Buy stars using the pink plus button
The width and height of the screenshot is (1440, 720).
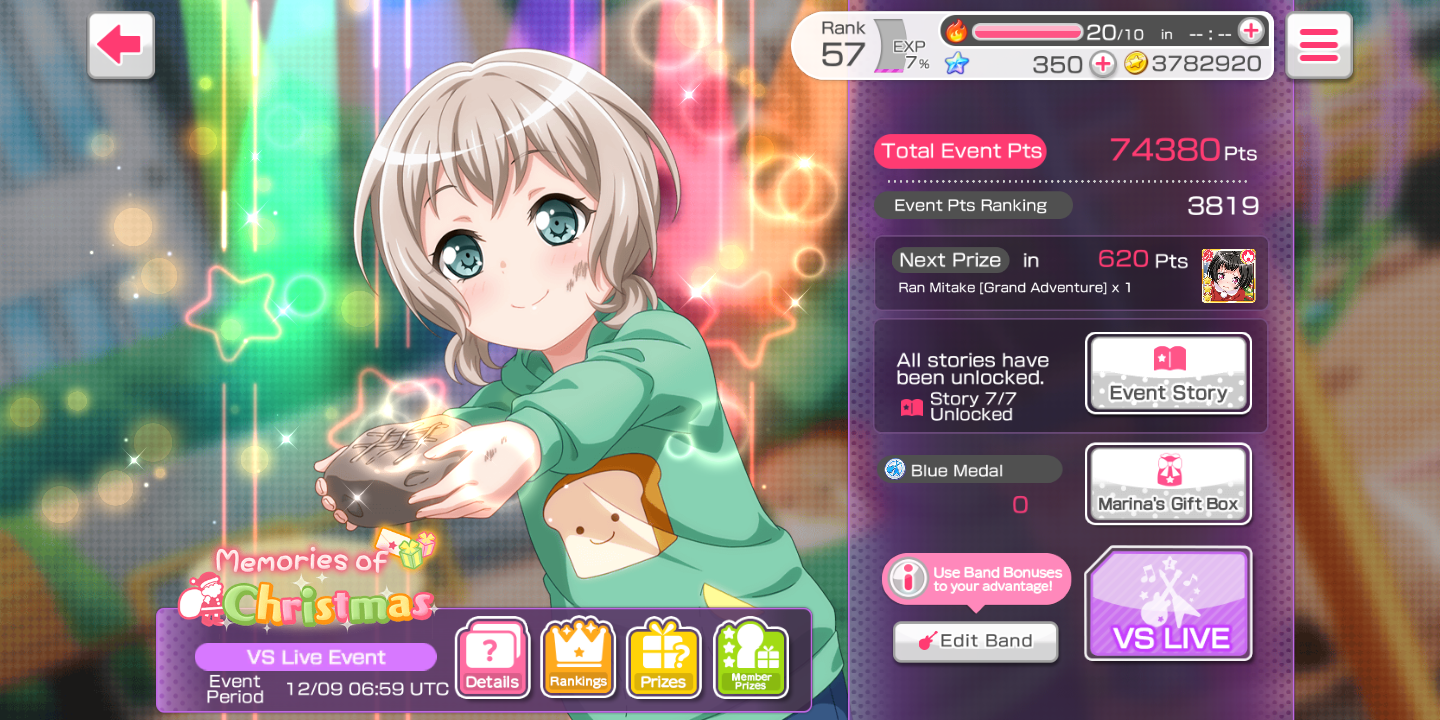pyautogui.click(x=1102, y=64)
